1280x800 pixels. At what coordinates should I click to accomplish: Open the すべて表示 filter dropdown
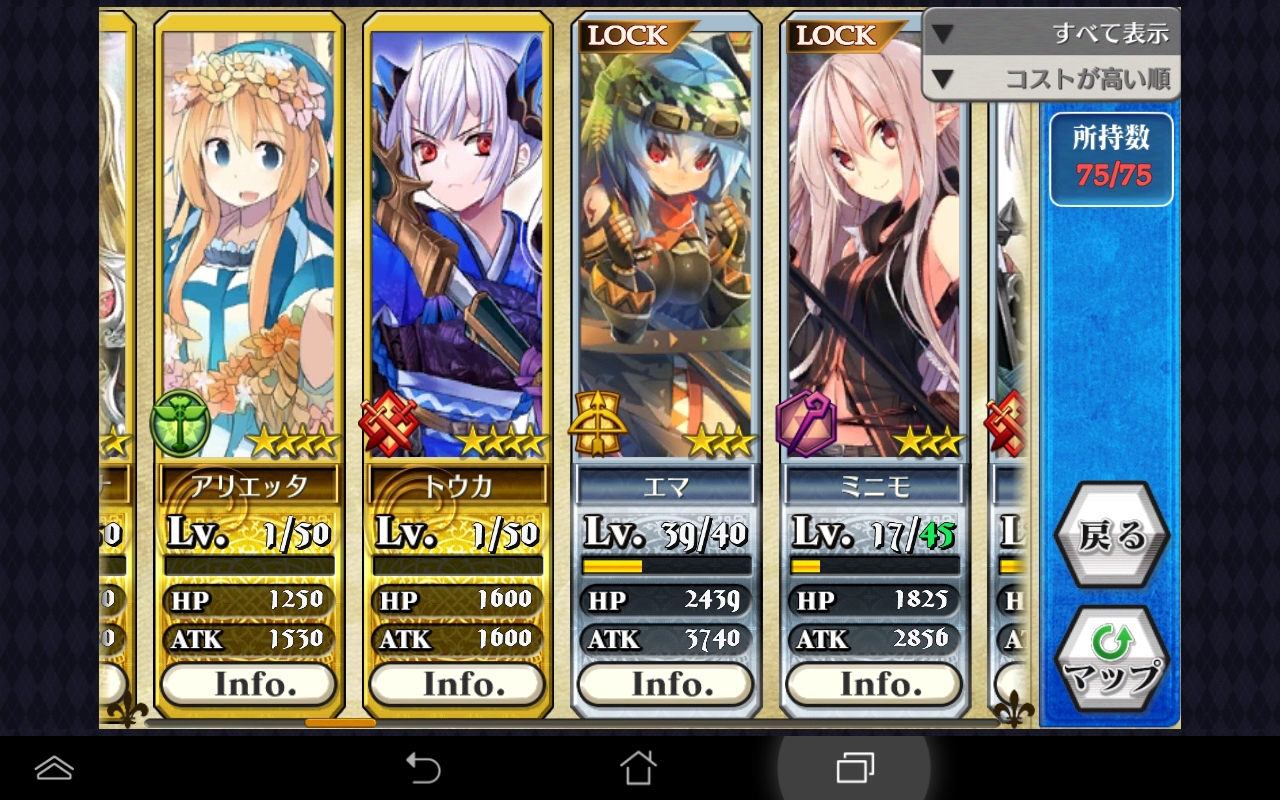pos(1051,33)
